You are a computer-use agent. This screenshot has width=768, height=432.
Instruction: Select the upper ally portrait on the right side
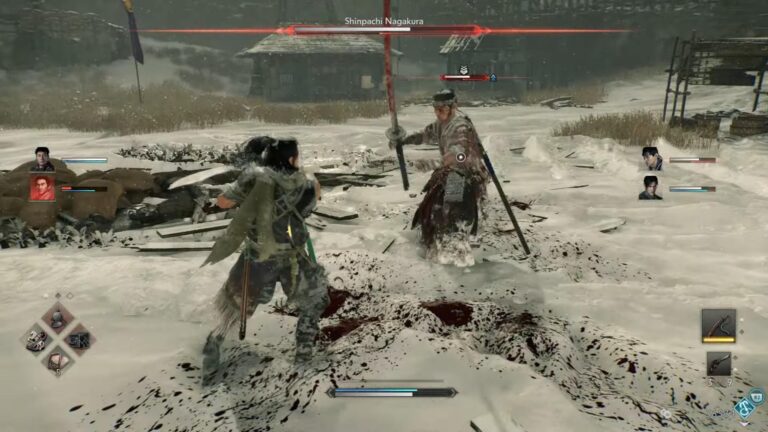coord(652,159)
